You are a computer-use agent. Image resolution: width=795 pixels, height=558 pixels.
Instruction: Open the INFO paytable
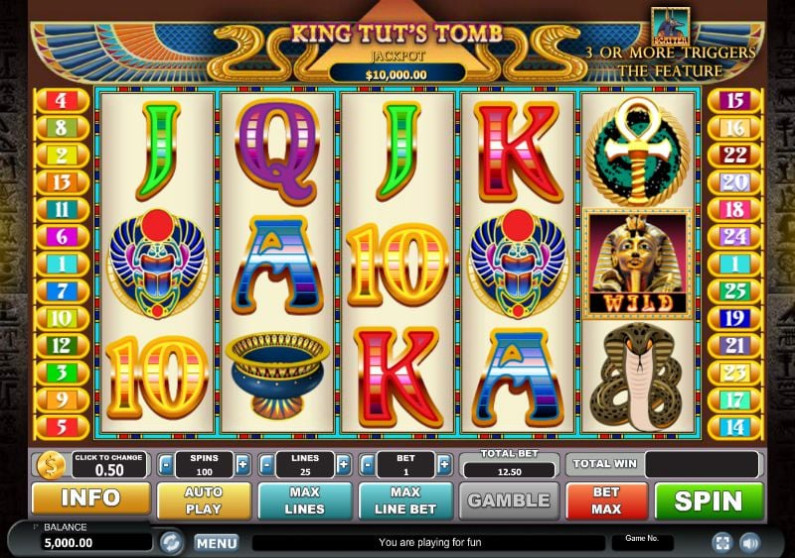91,500
